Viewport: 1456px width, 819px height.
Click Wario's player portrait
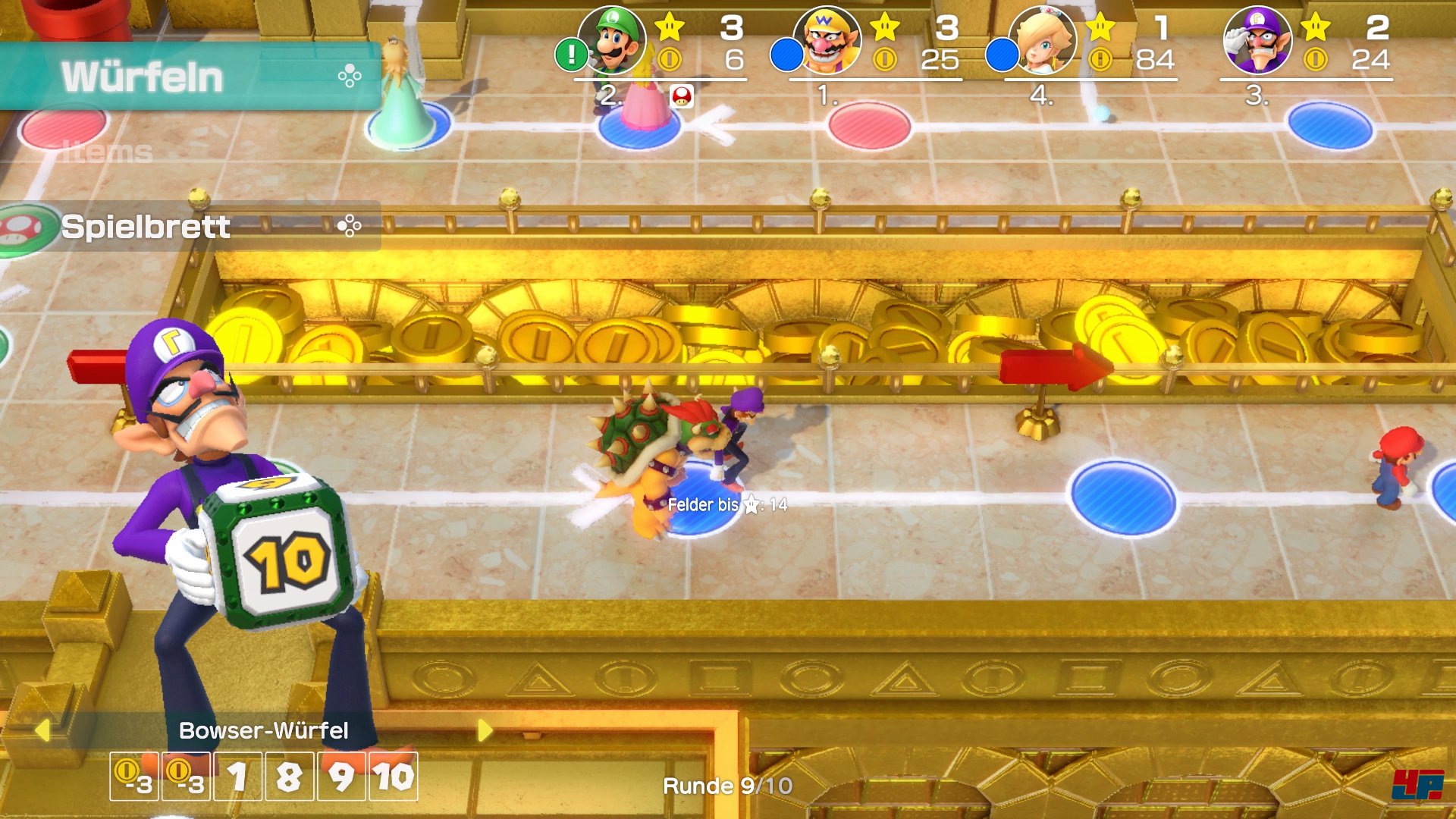coord(827,41)
